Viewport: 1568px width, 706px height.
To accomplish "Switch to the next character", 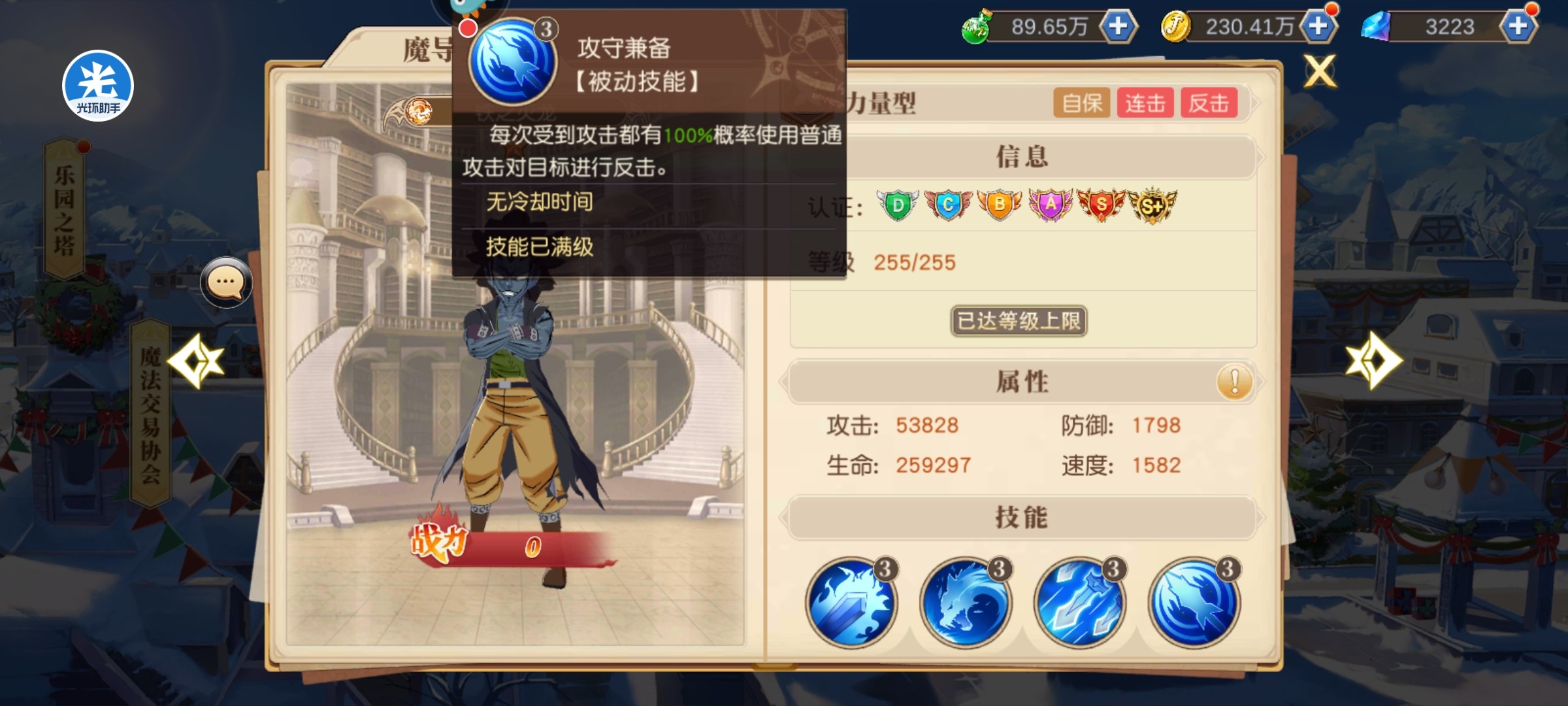I will [1373, 361].
